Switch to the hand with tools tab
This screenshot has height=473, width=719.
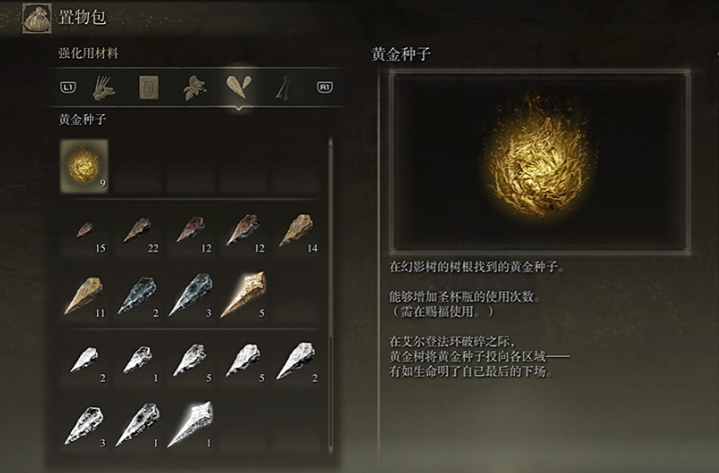(103, 87)
